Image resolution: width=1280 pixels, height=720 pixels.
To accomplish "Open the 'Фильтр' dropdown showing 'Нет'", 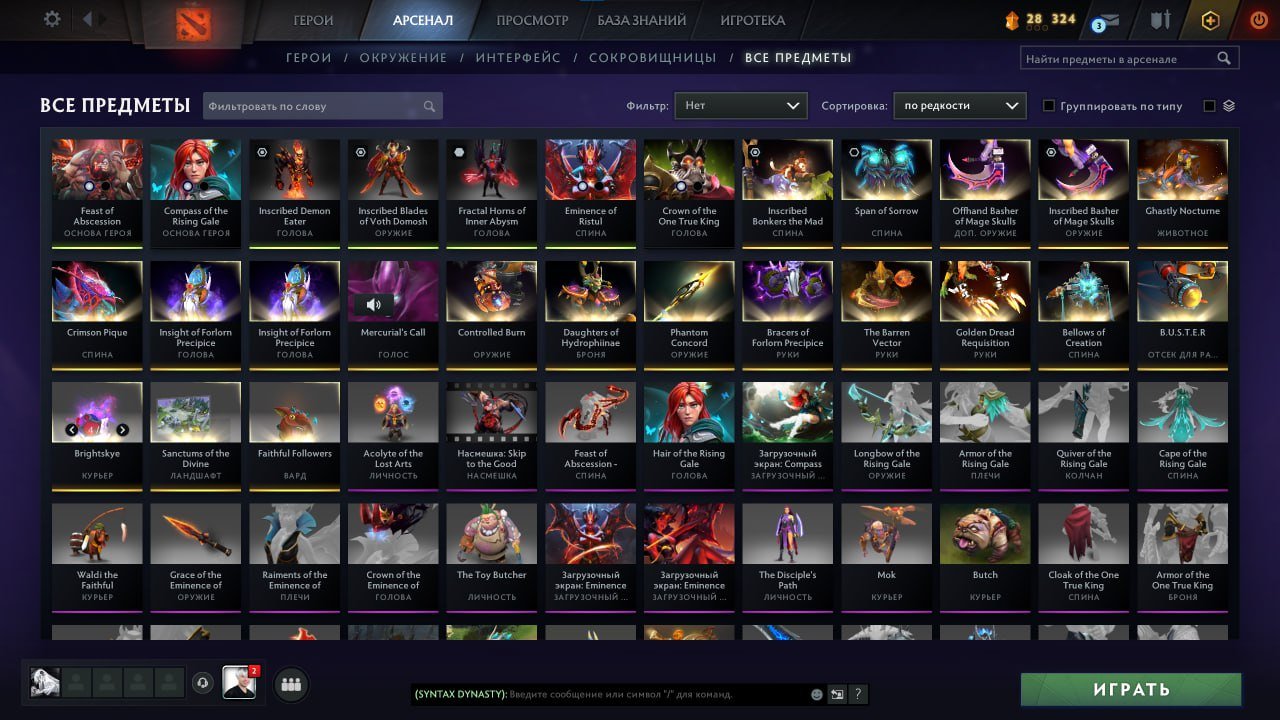I will coord(740,104).
